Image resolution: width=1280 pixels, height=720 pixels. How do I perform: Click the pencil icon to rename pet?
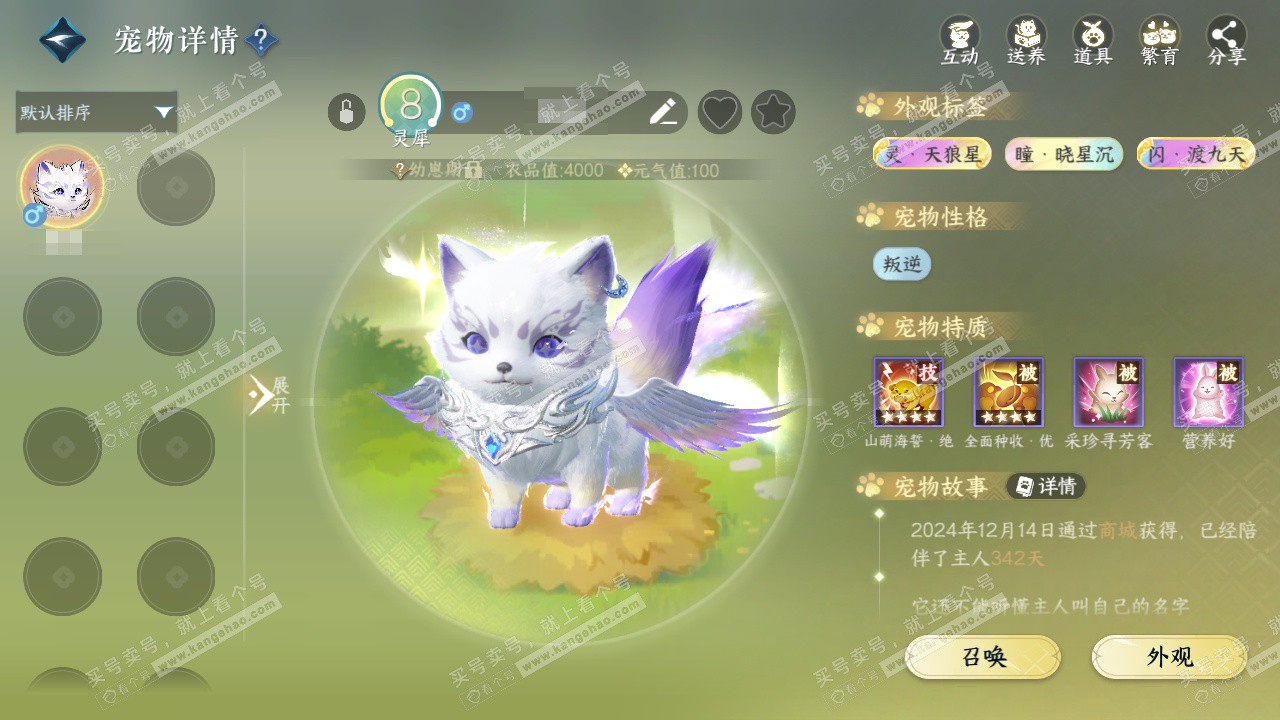(663, 112)
